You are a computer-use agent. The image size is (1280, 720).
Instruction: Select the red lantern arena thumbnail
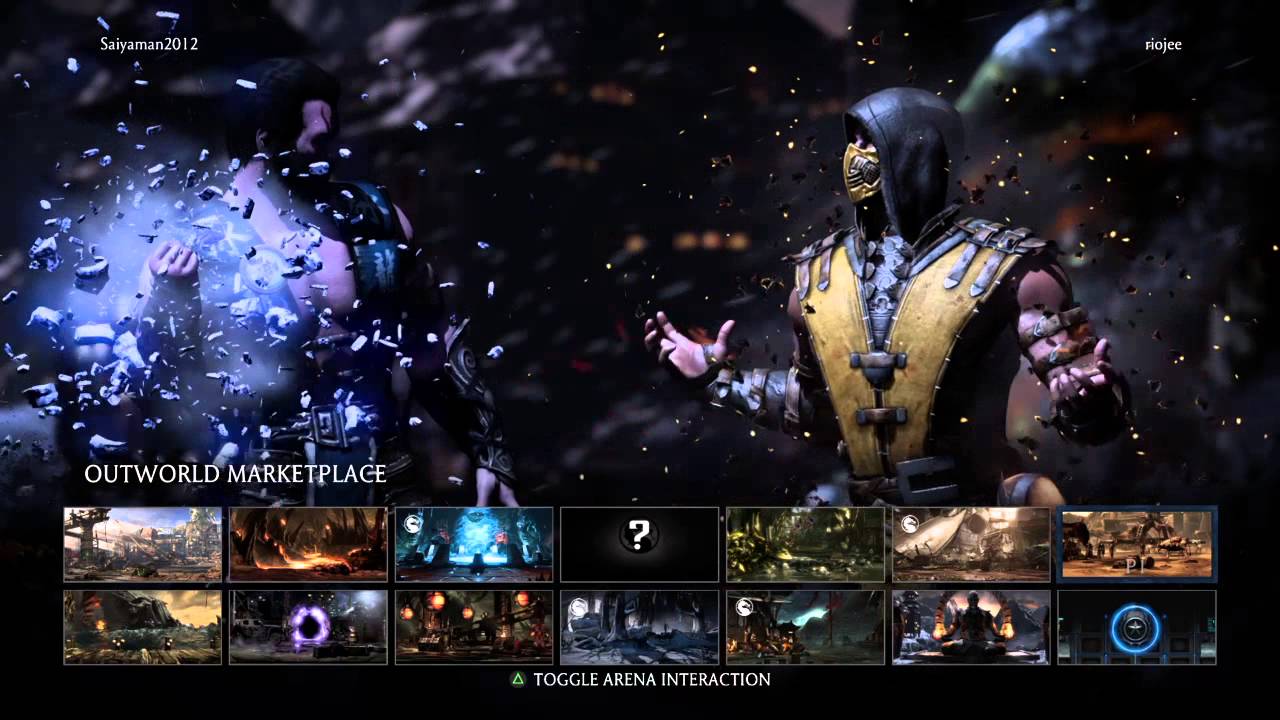[472, 627]
